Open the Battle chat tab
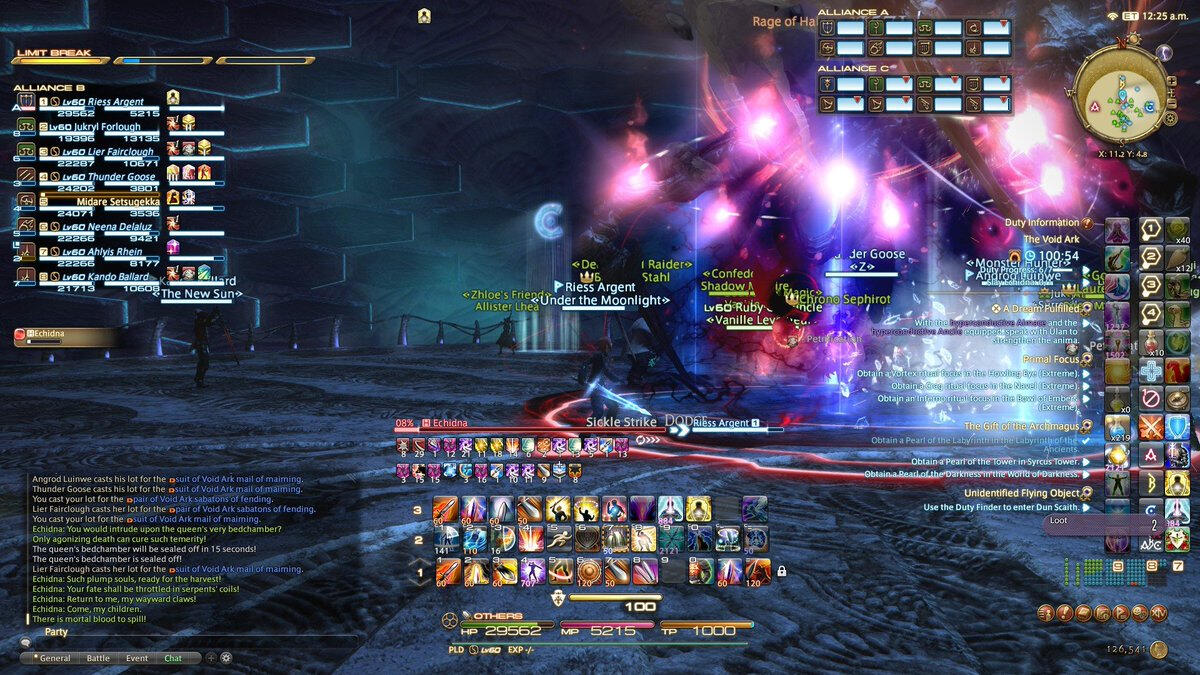 point(98,658)
